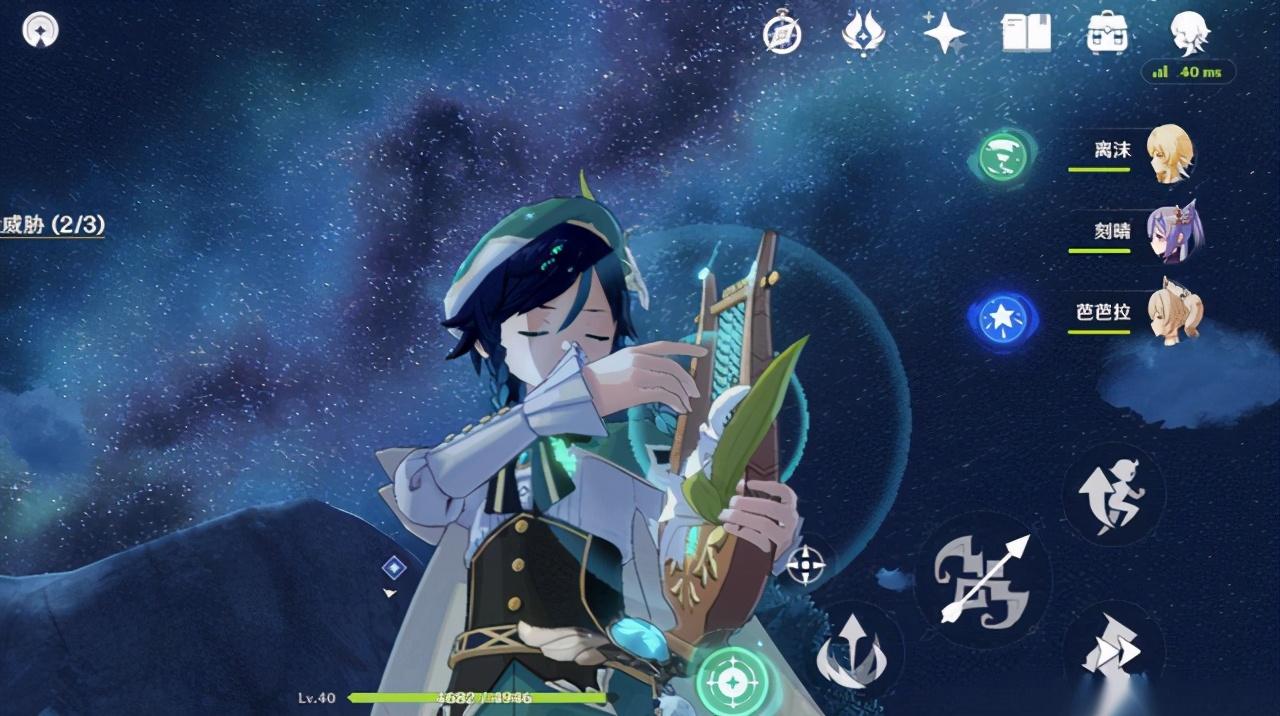Open the Wish four-pointed star icon
This screenshot has width=1280, height=716.
(x=943, y=34)
